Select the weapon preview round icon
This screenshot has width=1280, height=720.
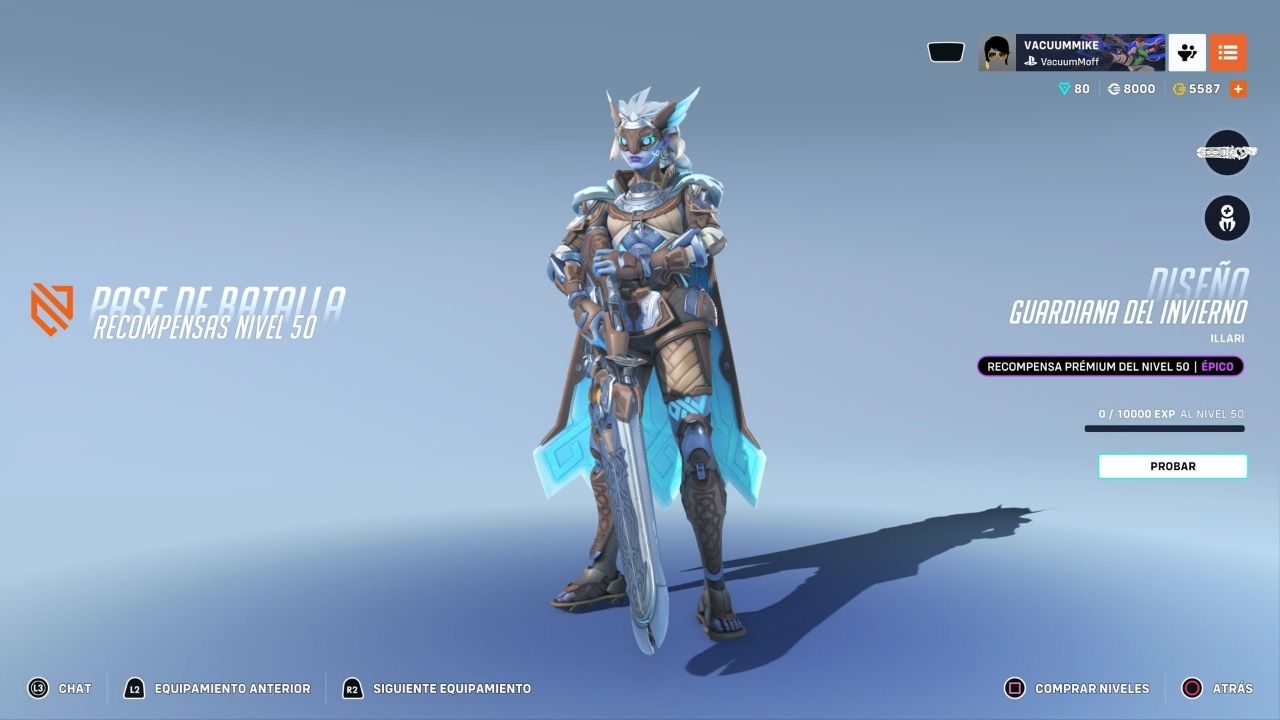[x=1227, y=153]
